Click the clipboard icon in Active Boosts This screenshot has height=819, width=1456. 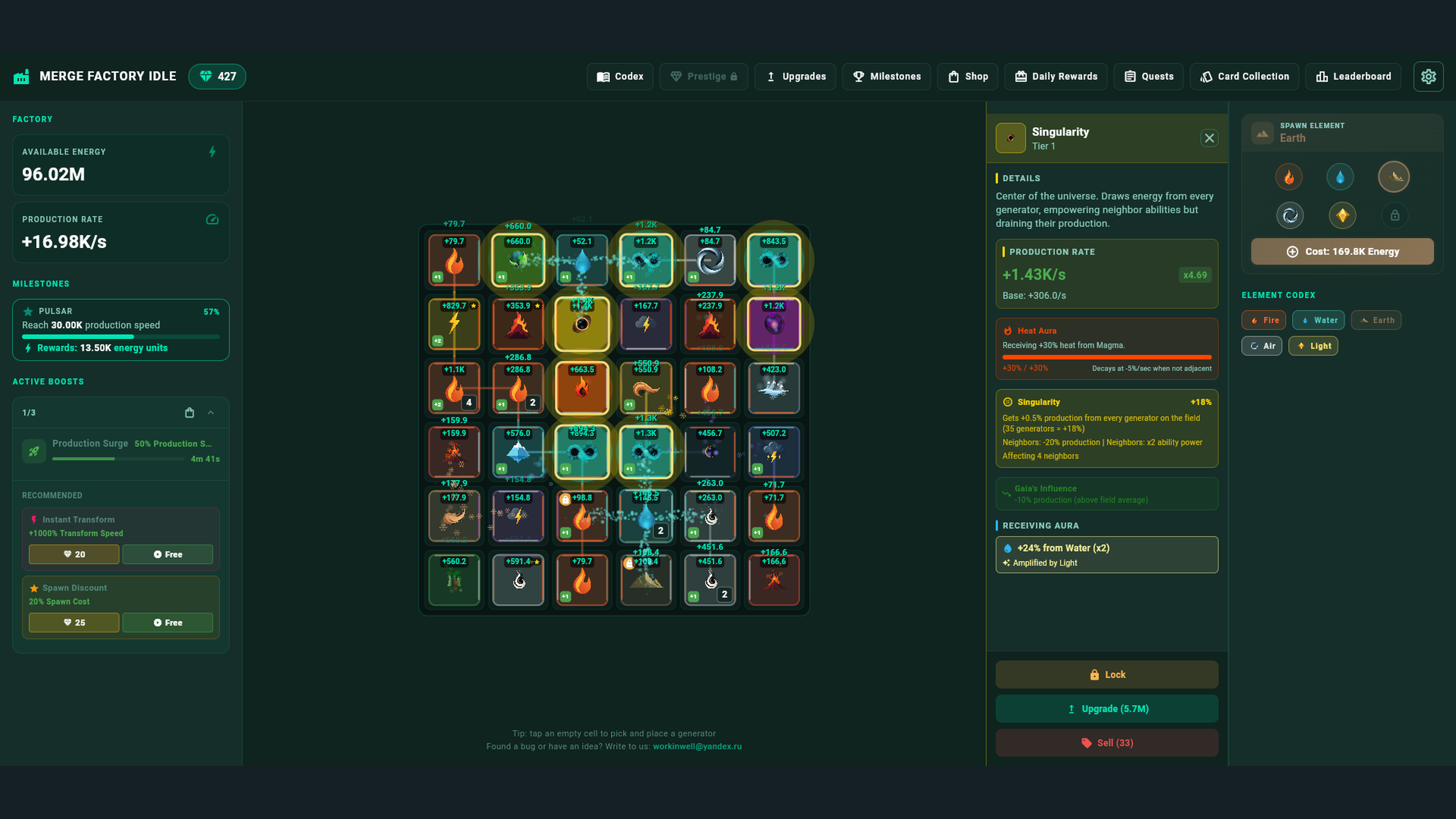click(189, 412)
